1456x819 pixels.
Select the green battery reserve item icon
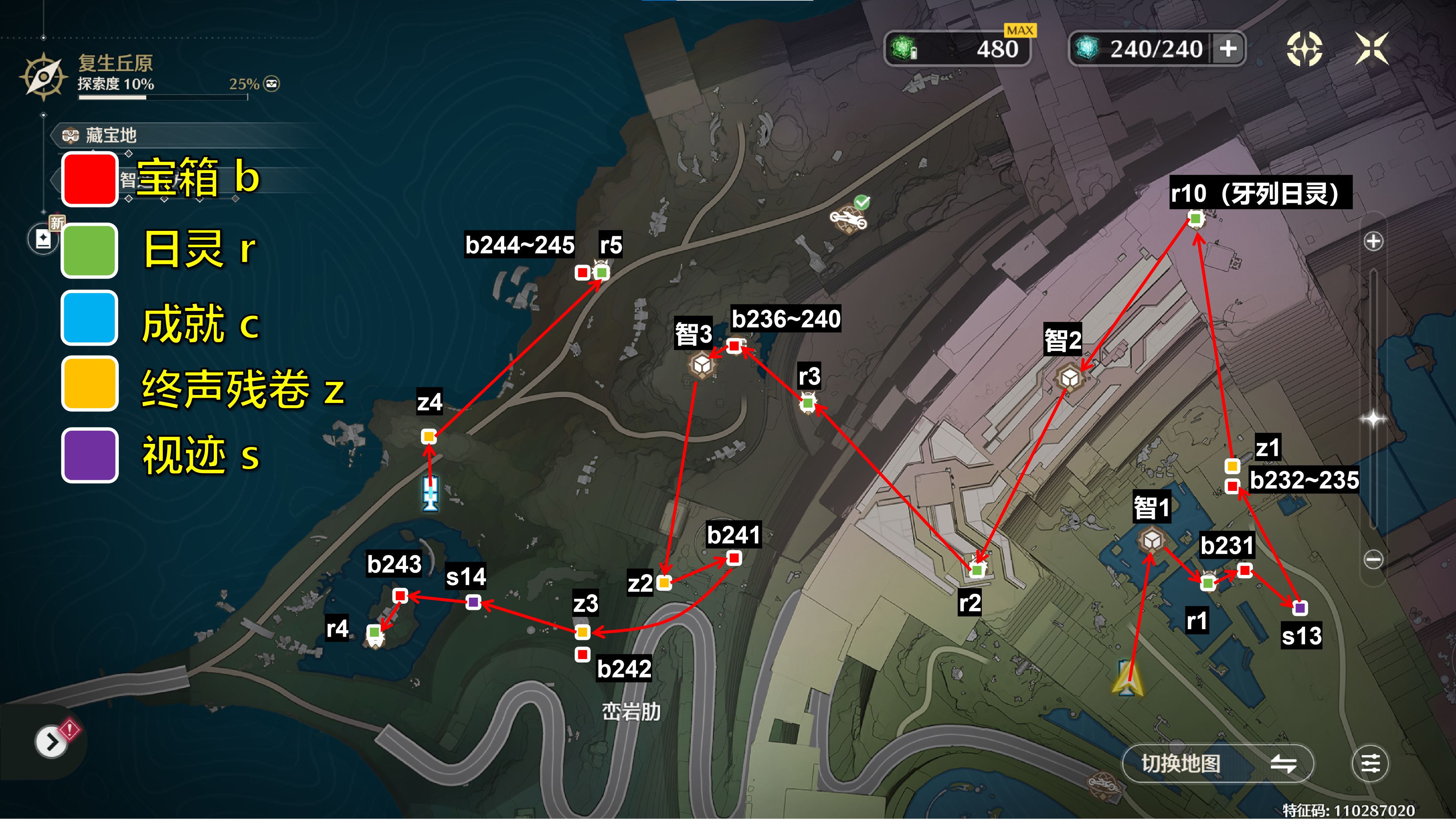(x=903, y=49)
